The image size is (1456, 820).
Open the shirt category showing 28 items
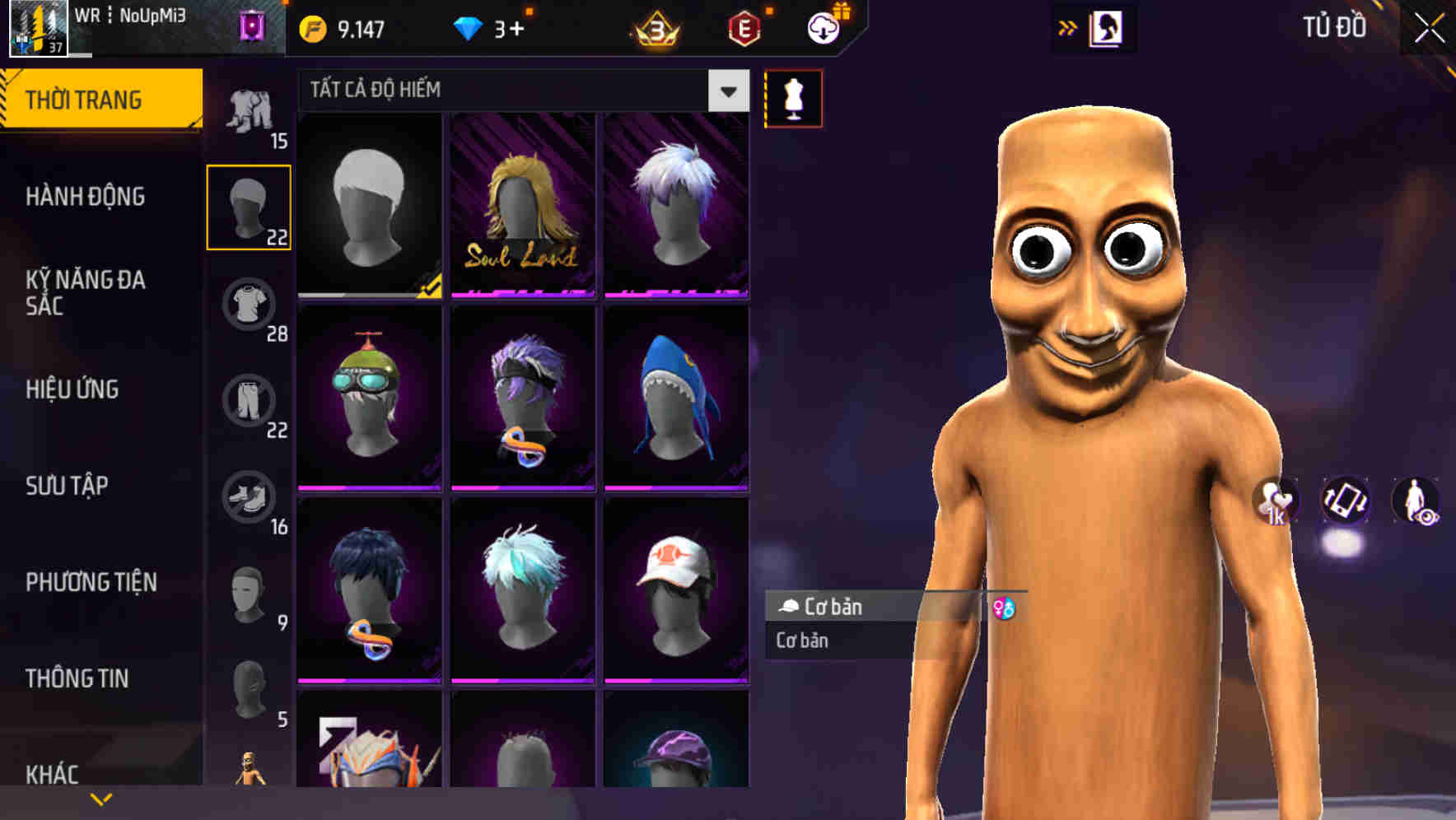point(250,303)
